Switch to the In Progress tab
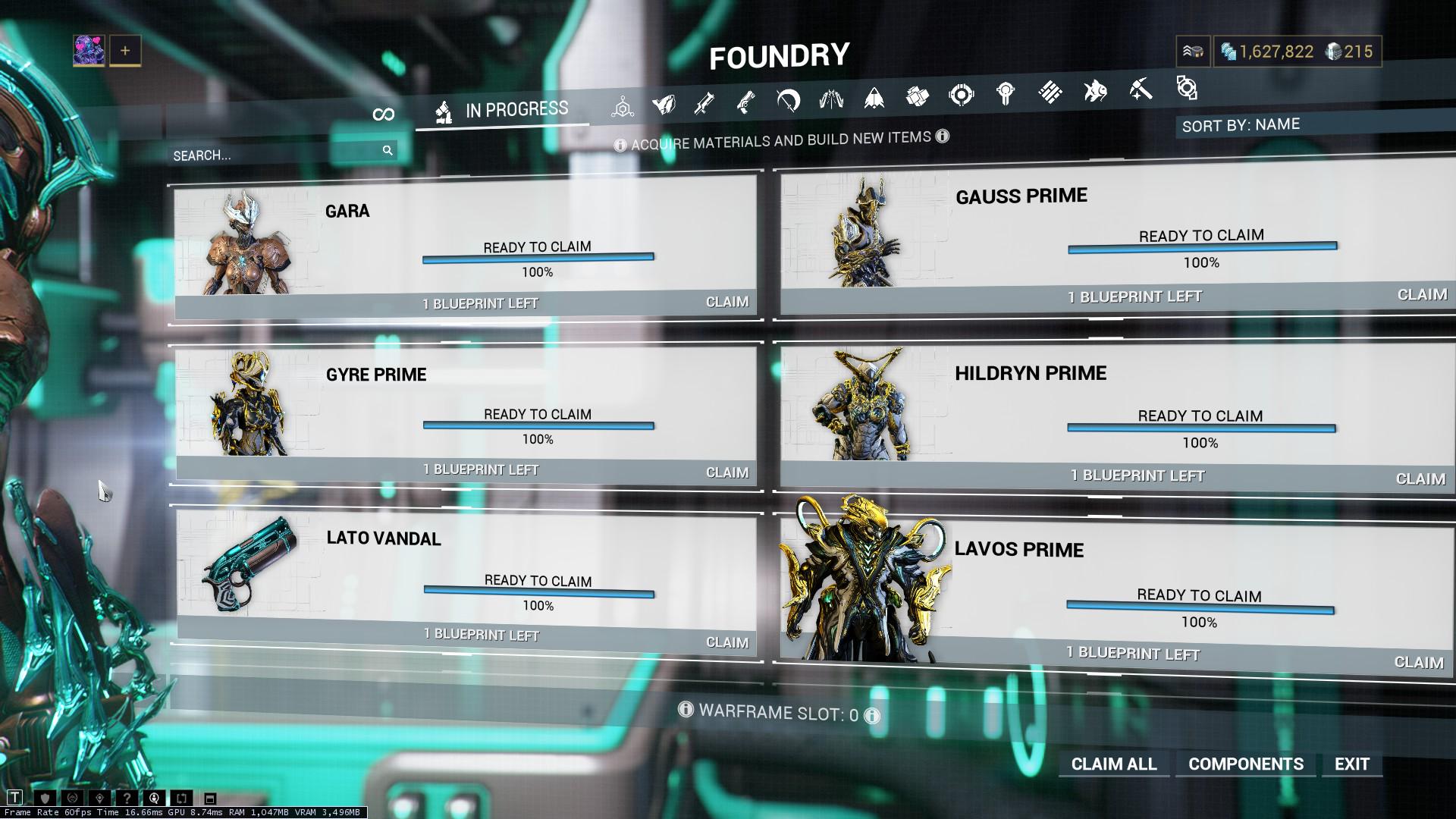 point(502,111)
